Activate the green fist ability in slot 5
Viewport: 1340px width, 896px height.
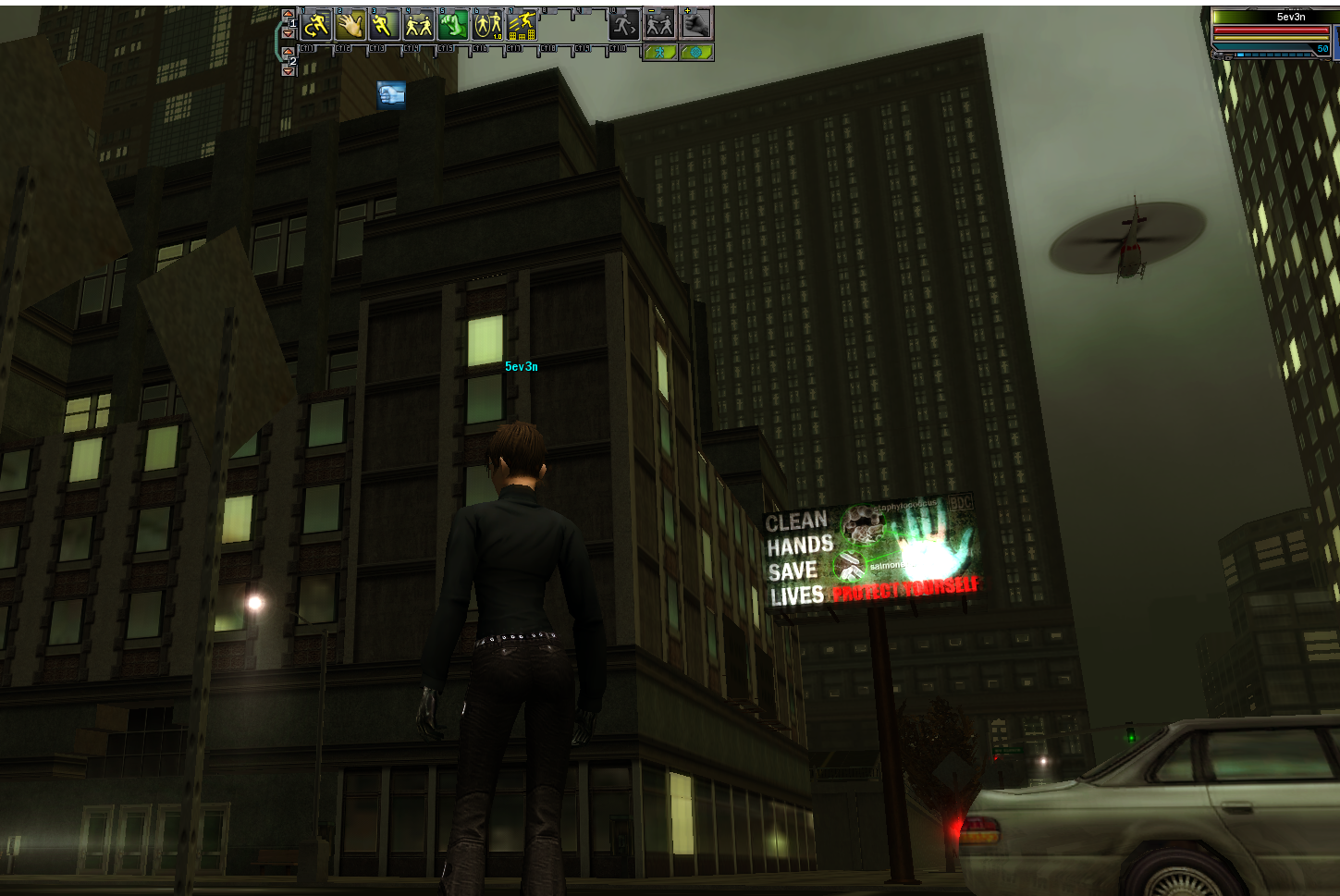pos(452,25)
